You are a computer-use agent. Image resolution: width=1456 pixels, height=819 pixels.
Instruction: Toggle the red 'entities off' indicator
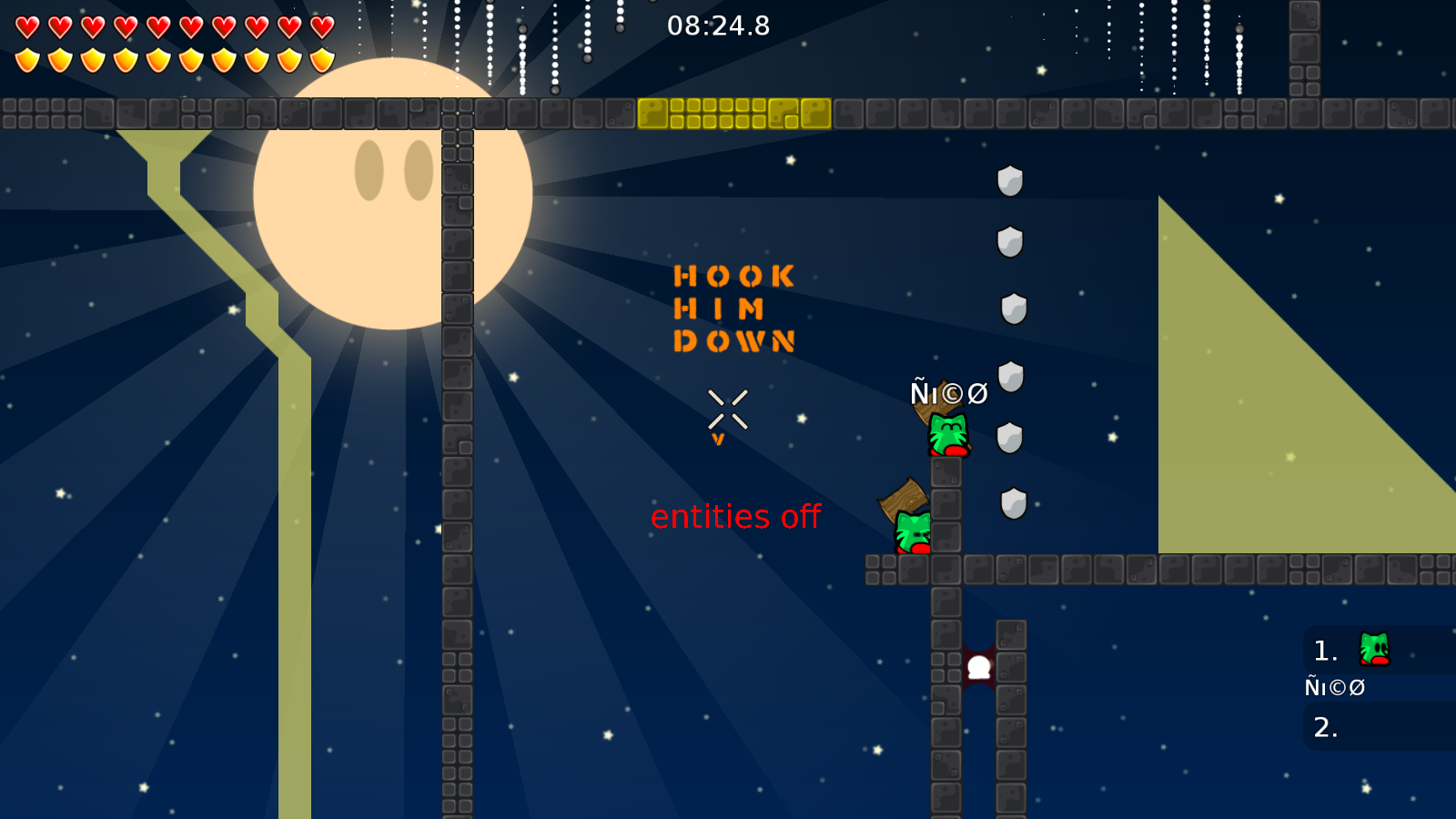coord(735,516)
